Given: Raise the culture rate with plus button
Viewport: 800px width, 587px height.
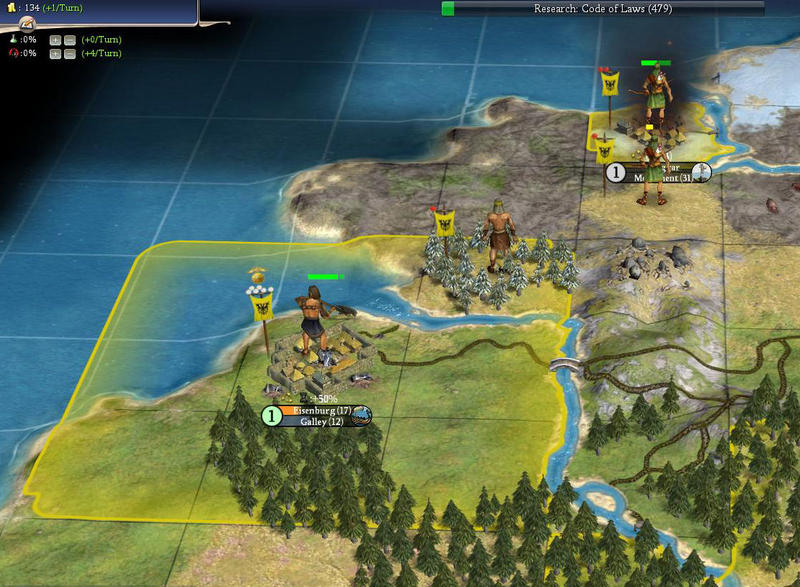Looking at the screenshot, I should pyautogui.click(x=55, y=53).
